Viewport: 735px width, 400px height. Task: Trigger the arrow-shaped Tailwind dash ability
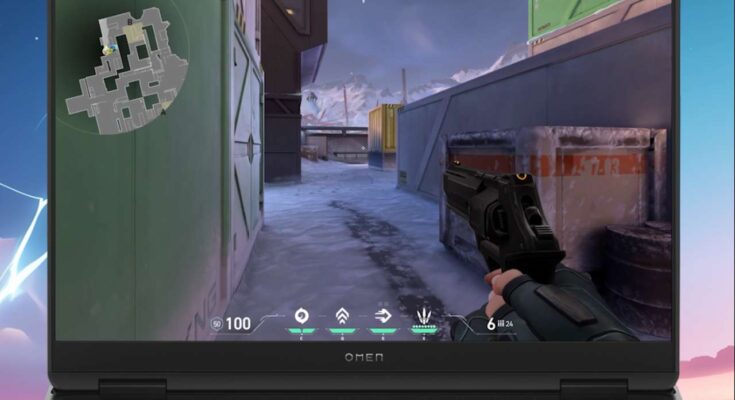click(x=383, y=317)
